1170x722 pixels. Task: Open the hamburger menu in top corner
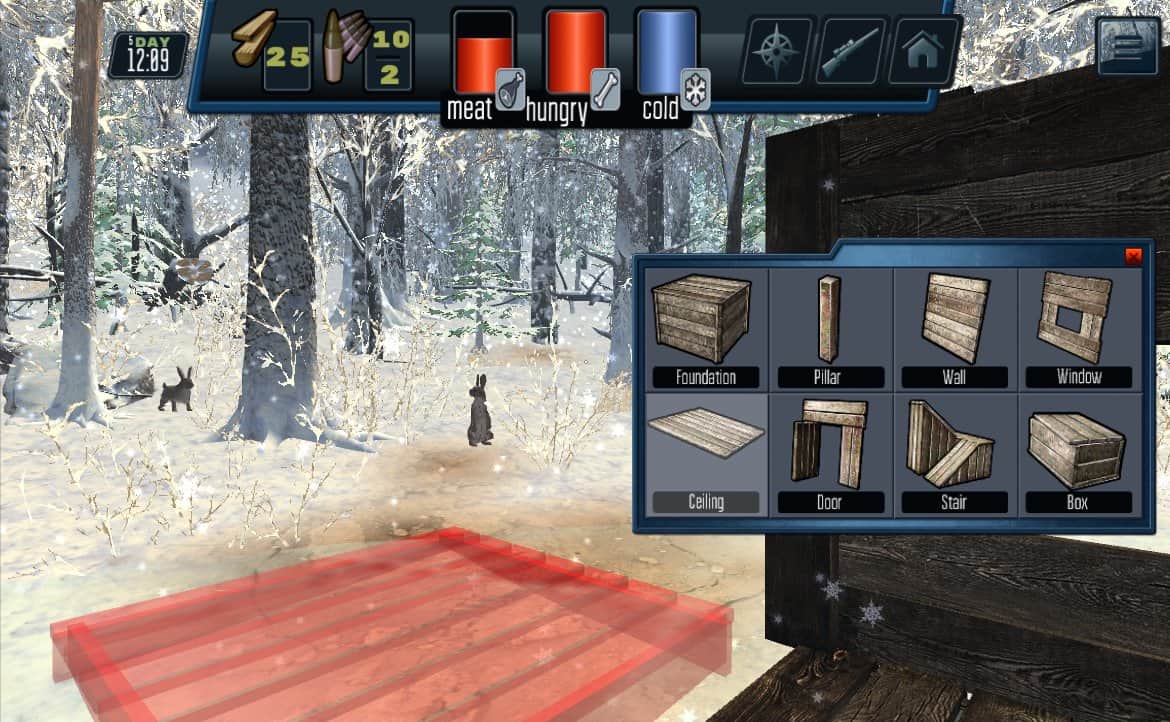click(x=1128, y=46)
